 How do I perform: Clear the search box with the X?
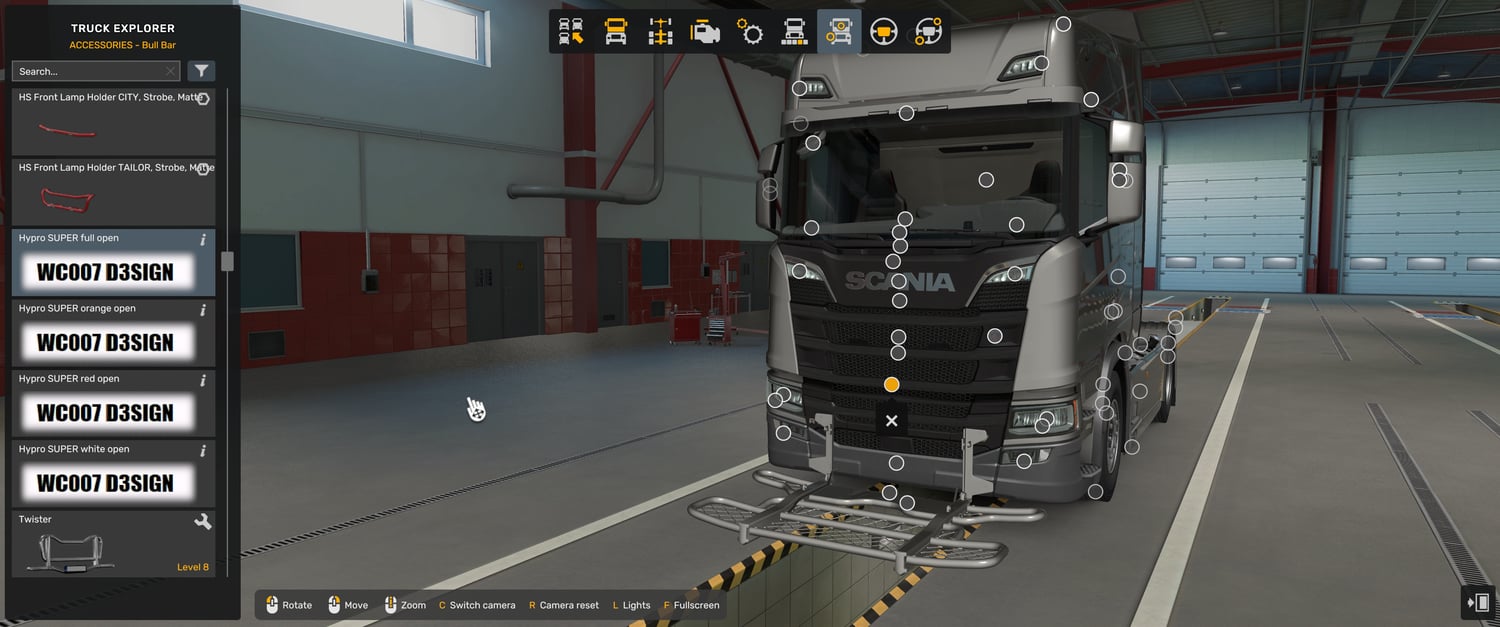171,72
